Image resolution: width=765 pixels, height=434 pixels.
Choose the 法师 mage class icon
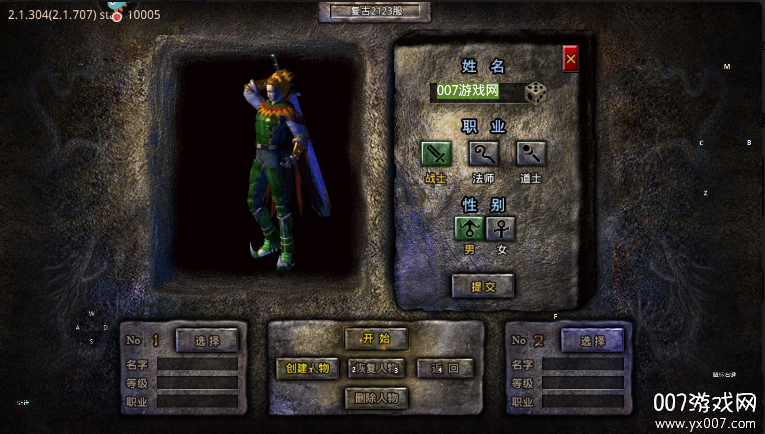pos(484,154)
